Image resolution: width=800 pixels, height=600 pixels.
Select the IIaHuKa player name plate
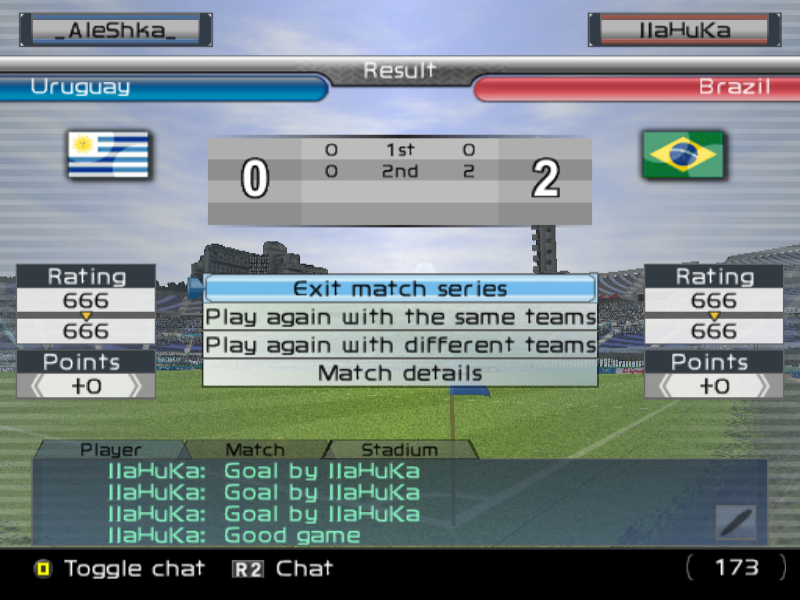pos(685,30)
